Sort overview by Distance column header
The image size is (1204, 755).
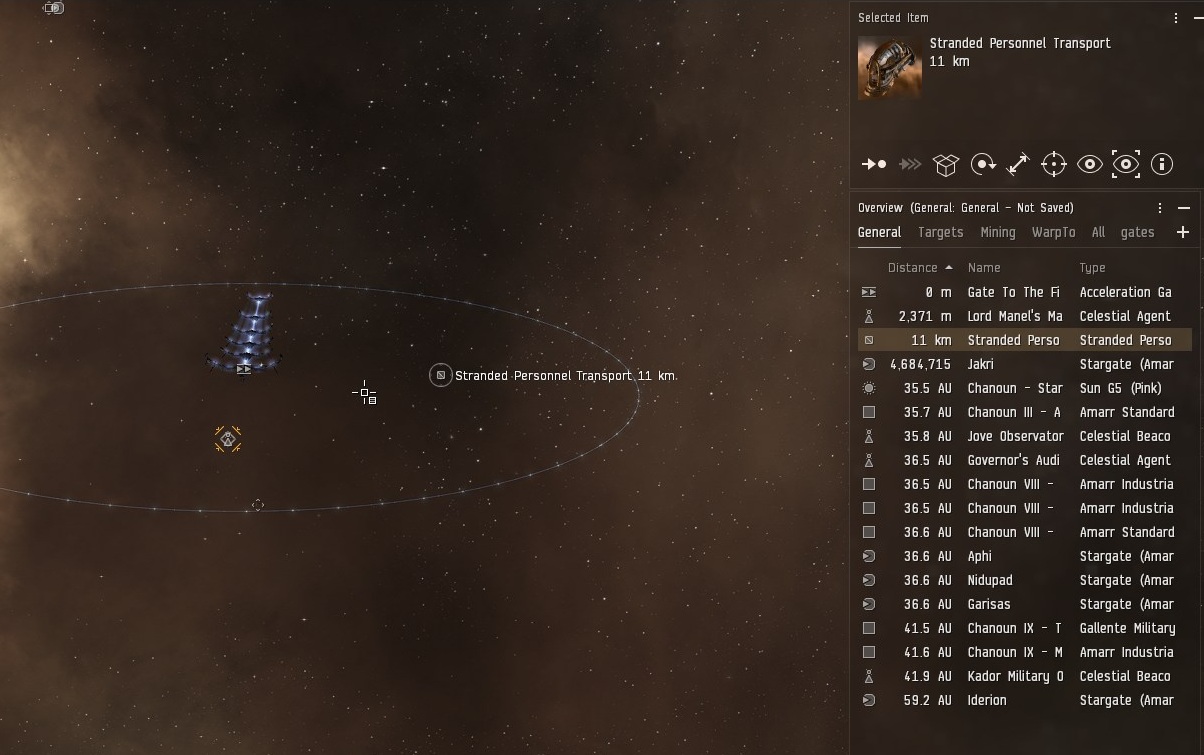tap(912, 268)
